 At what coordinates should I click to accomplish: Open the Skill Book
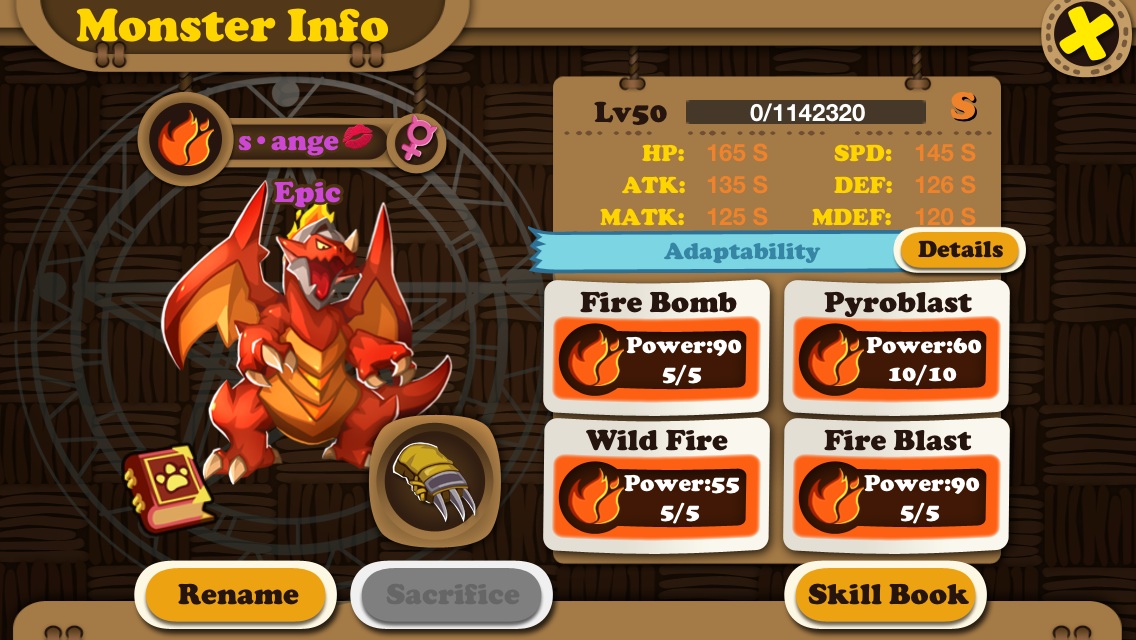[888, 595]
